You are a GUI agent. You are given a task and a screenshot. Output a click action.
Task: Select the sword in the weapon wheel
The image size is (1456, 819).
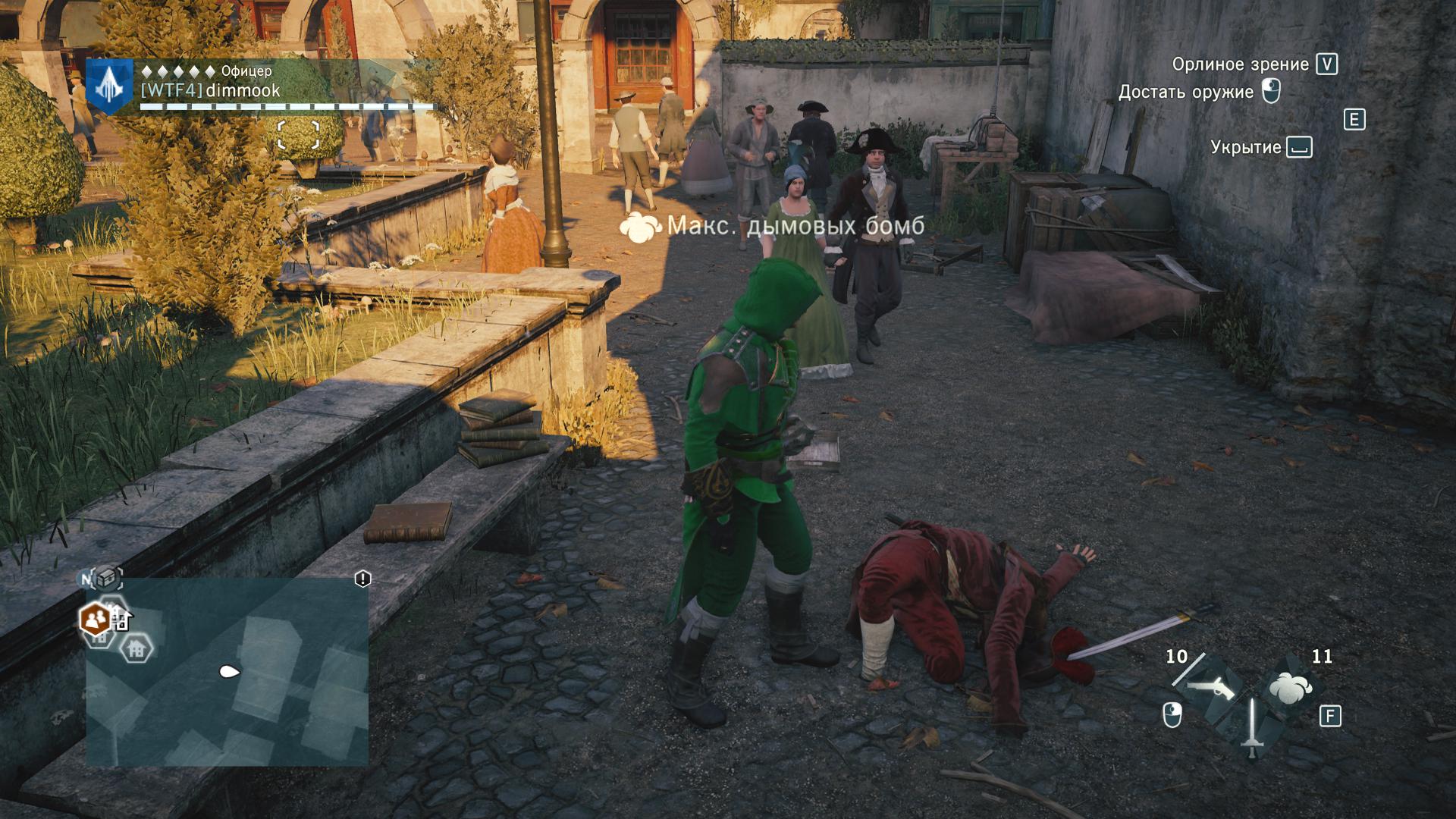[1251, 727]
